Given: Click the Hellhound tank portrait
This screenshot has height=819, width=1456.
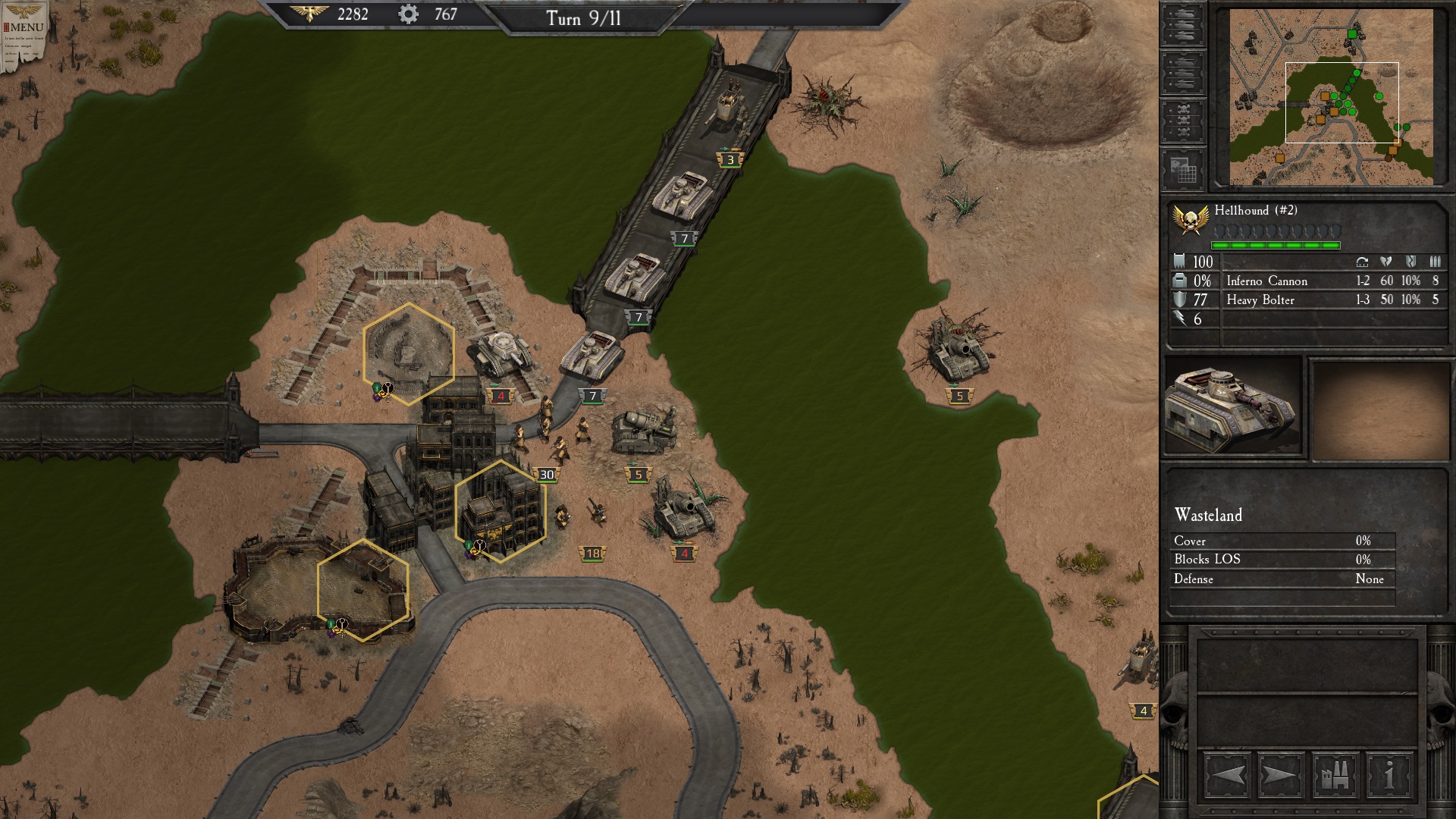Looking at the screenshot, I should tap(1233, 407).
